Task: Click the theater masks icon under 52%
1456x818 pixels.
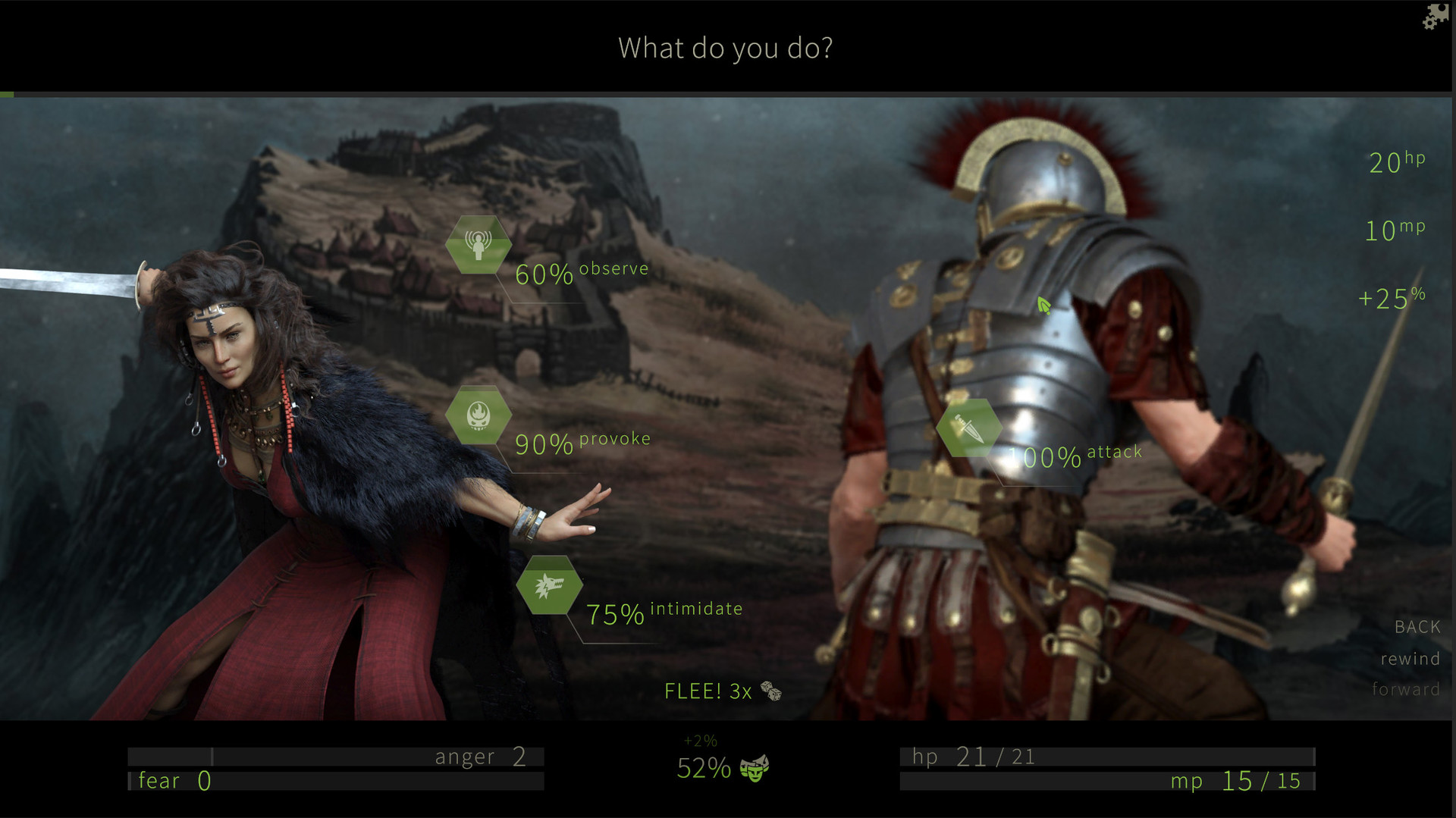Action: point(756,767)
